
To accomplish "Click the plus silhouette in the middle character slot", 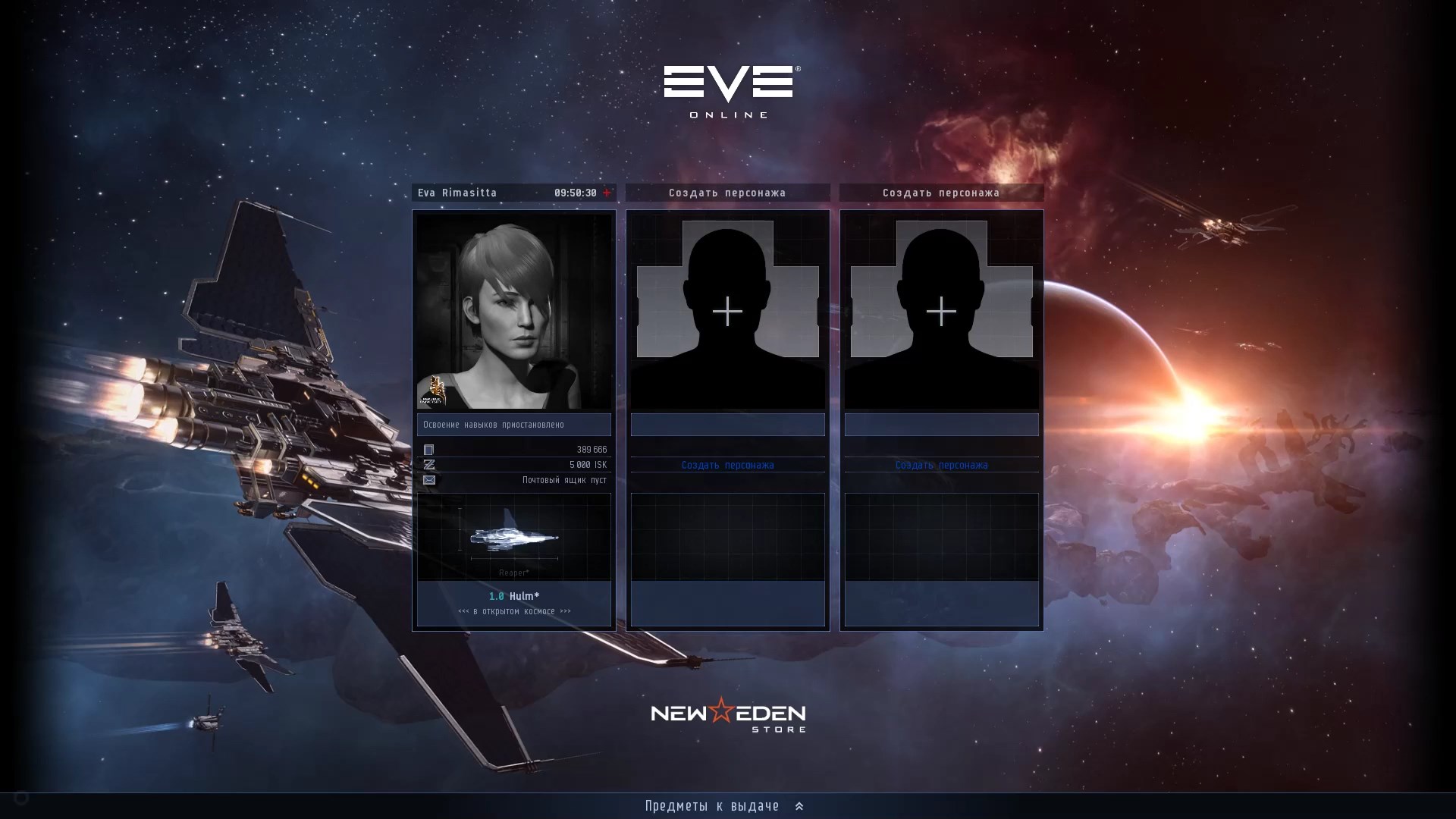I will [727, 311].
